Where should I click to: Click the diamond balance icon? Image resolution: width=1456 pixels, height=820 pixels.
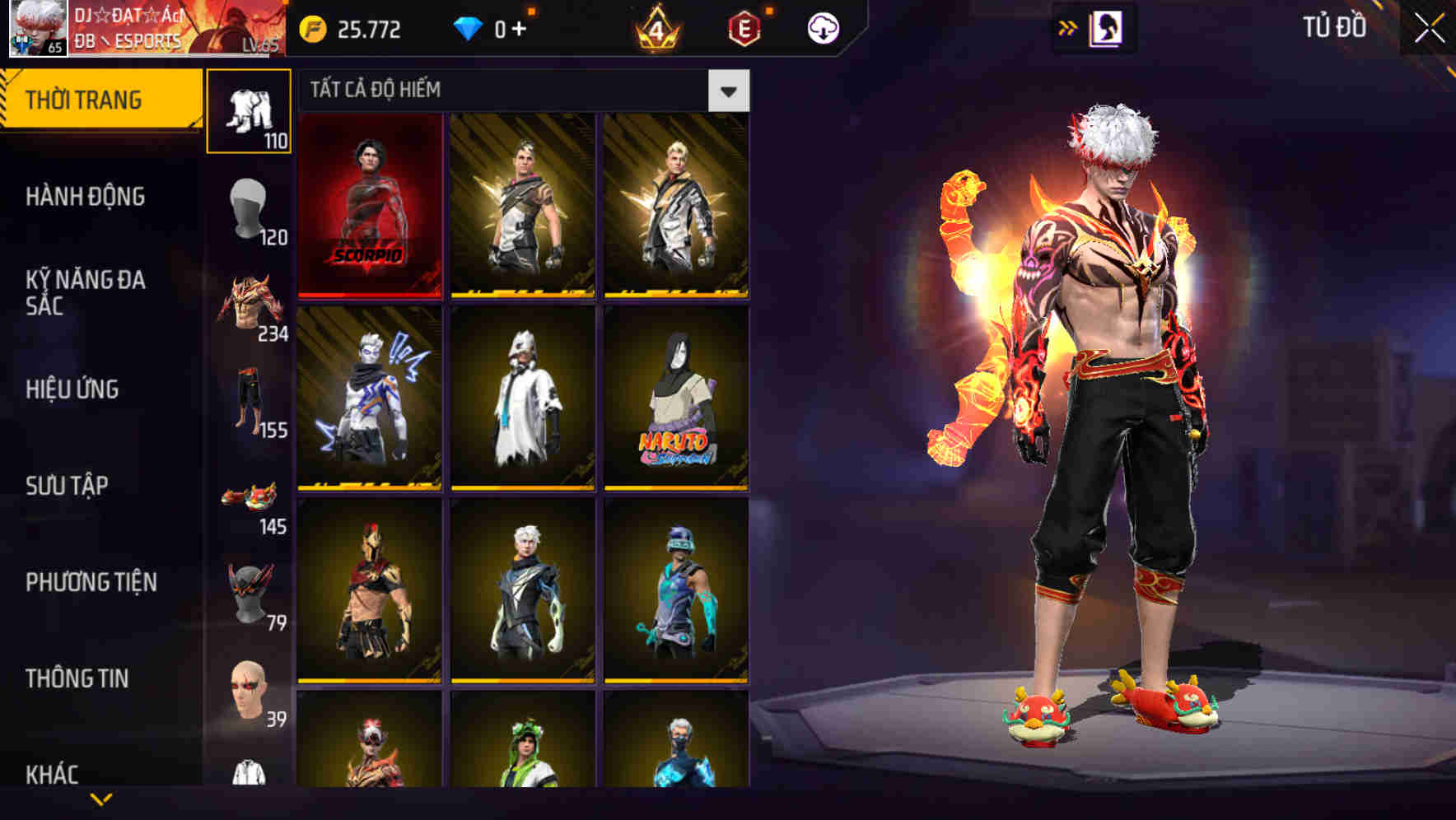469,29
